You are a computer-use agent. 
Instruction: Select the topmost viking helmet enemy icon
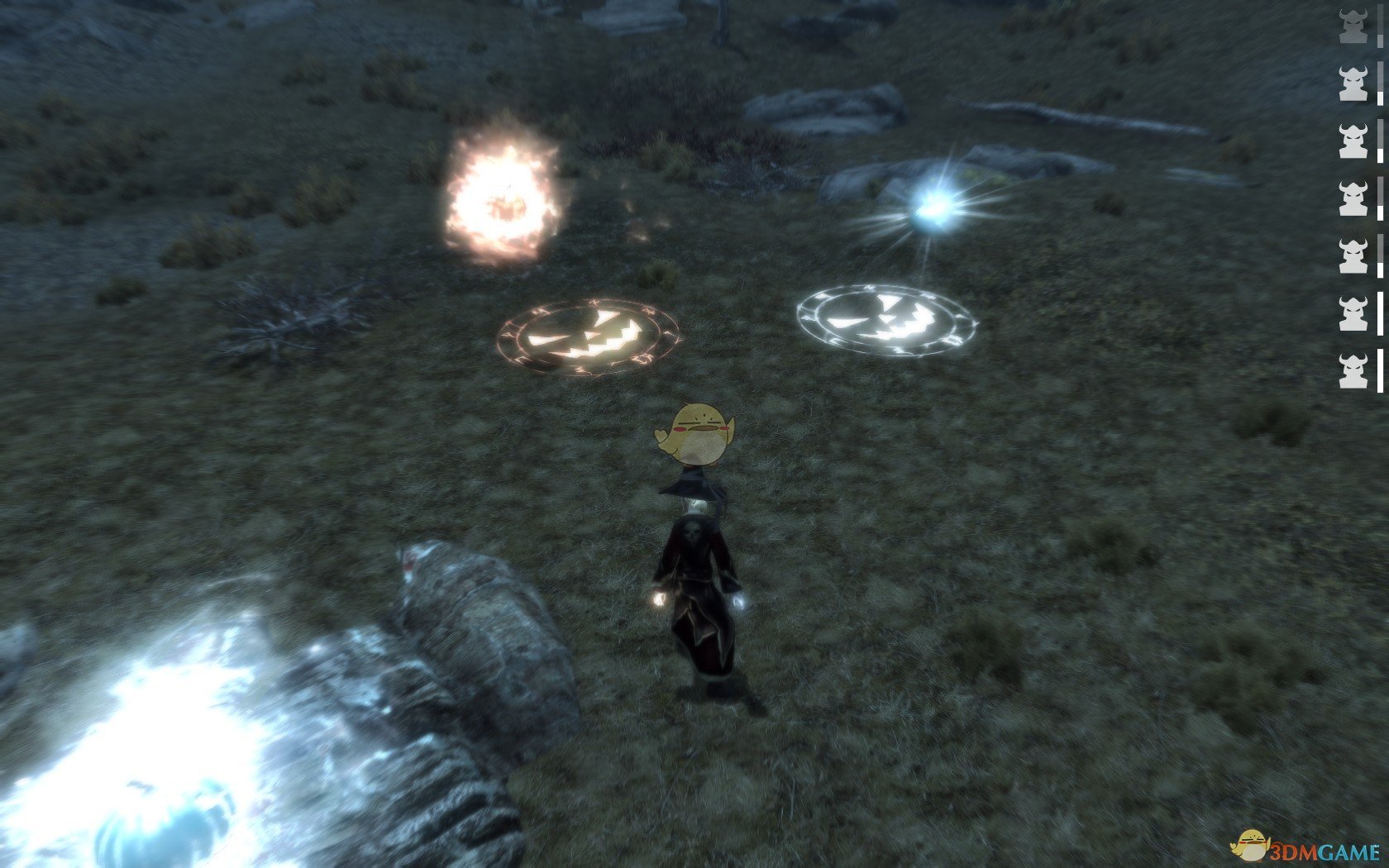coord(1352,26)
